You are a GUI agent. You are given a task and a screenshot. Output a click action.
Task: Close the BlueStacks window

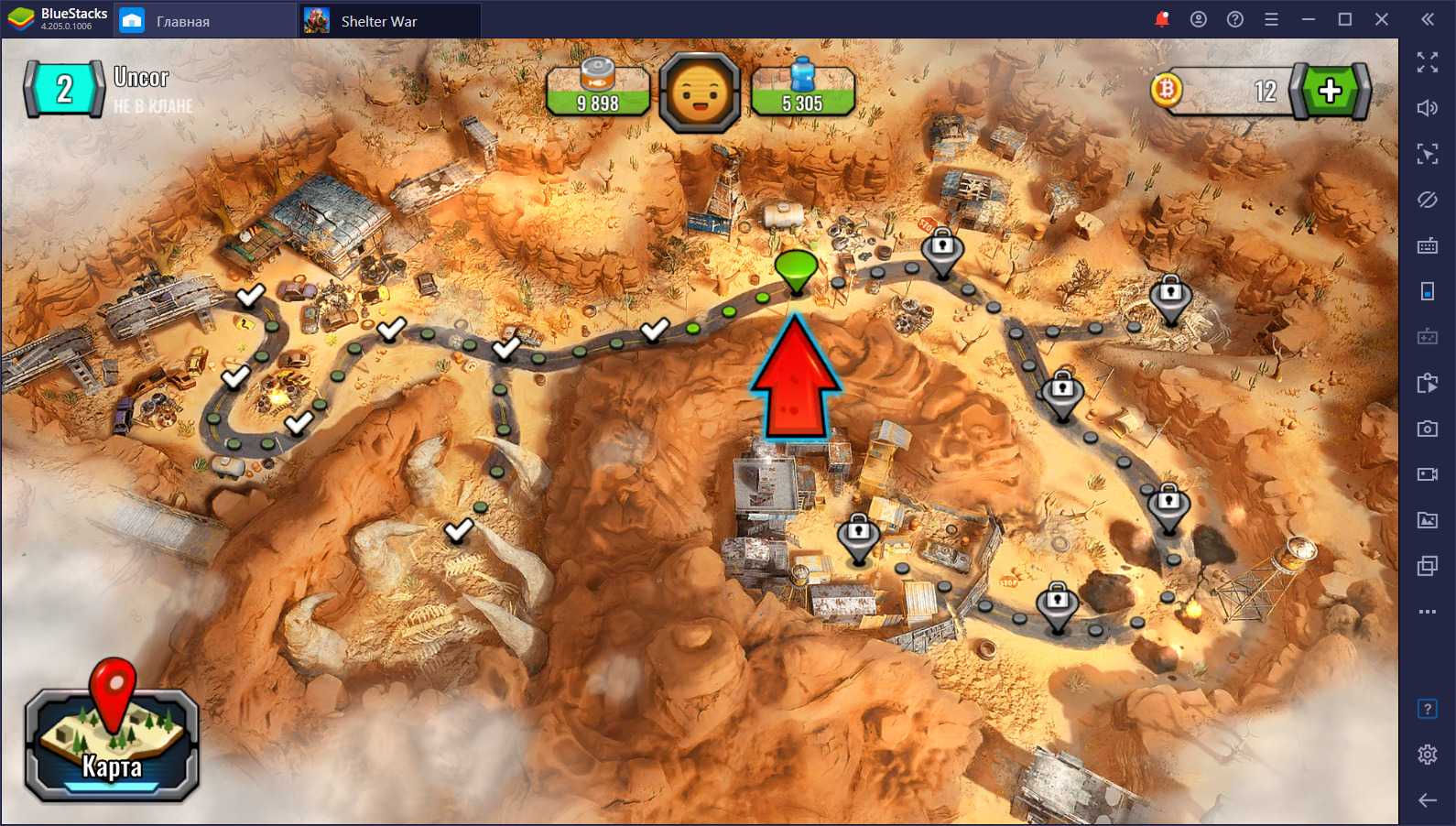(x=1382, y=19)
